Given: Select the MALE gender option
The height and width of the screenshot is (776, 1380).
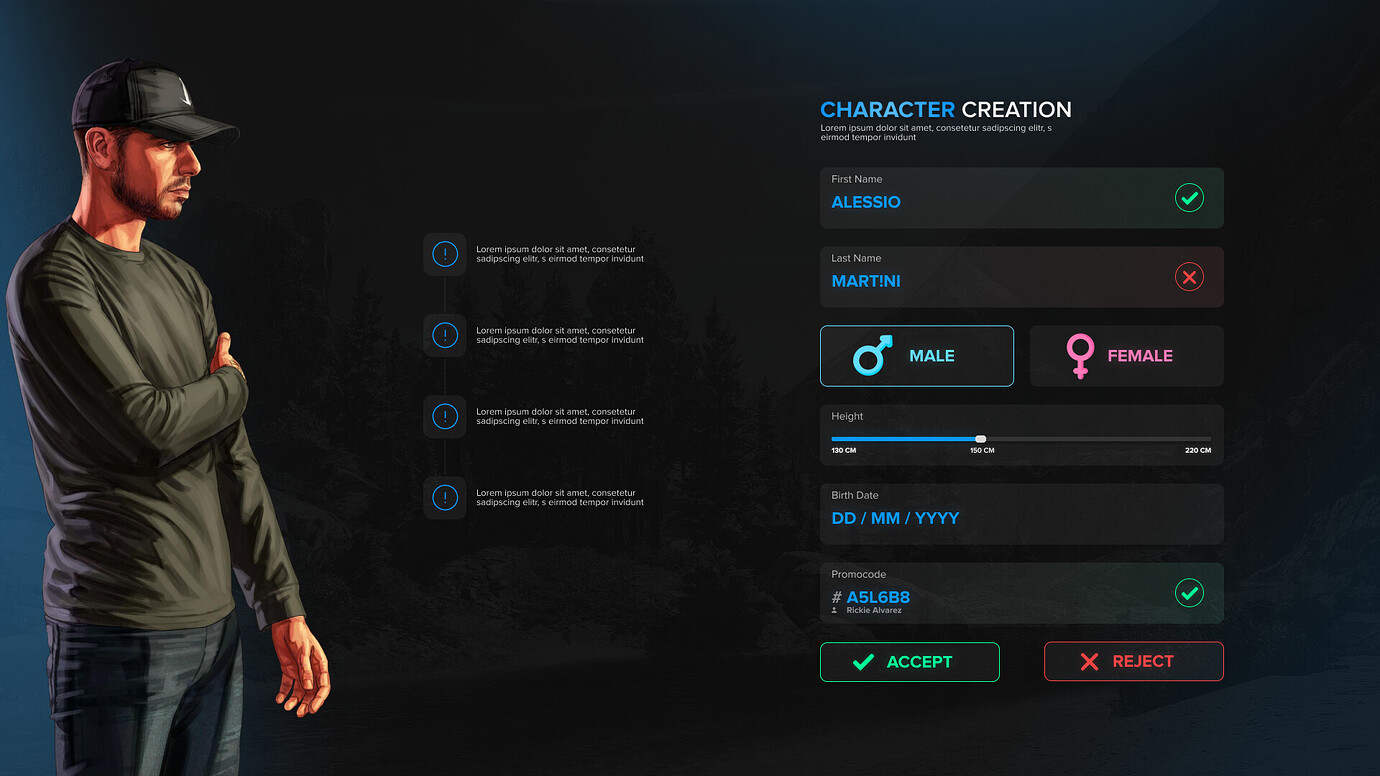Looking at the screenshot, I should click(x=916, y=355).
